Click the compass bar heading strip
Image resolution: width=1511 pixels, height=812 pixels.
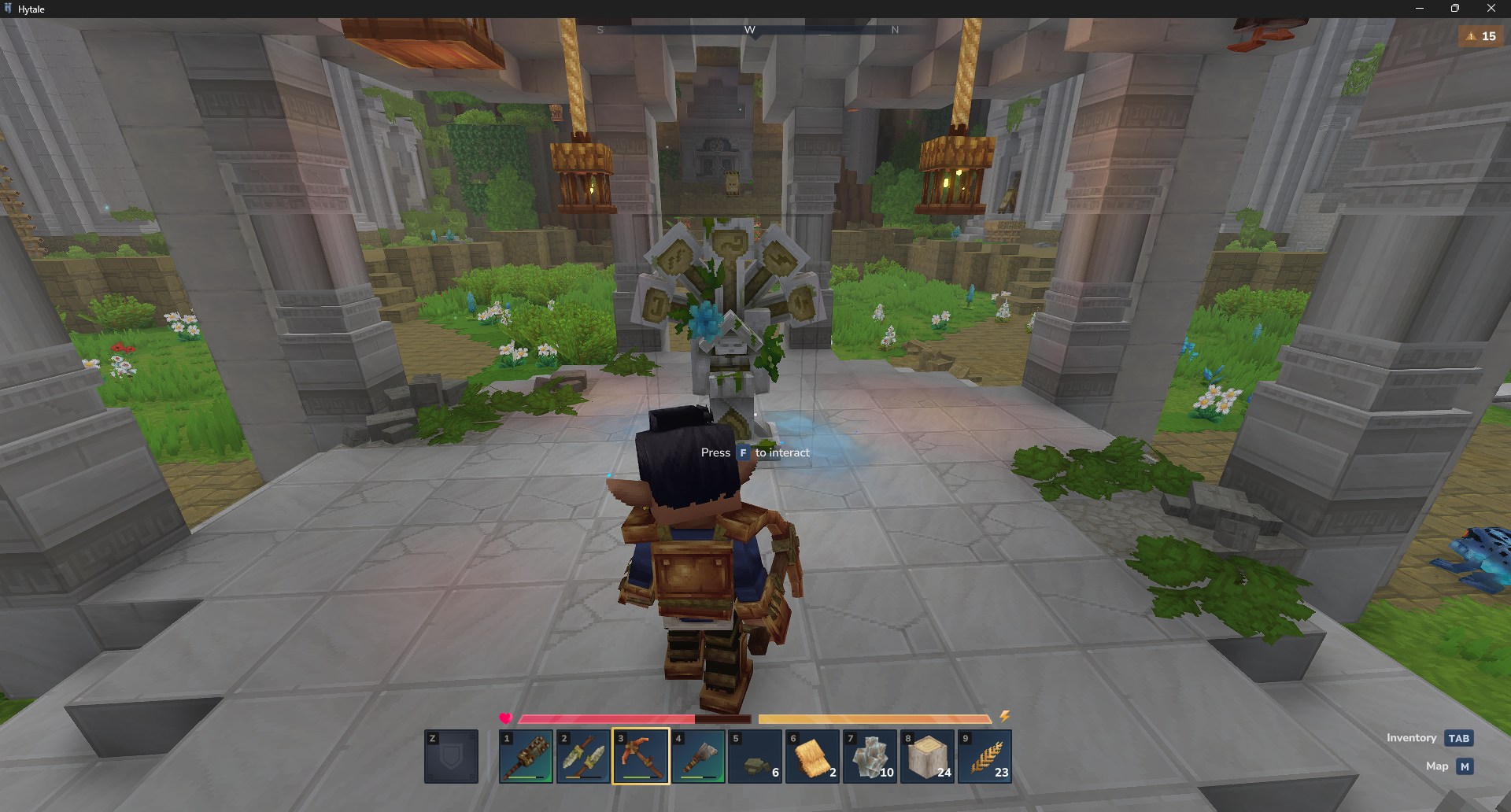point(749,30)
